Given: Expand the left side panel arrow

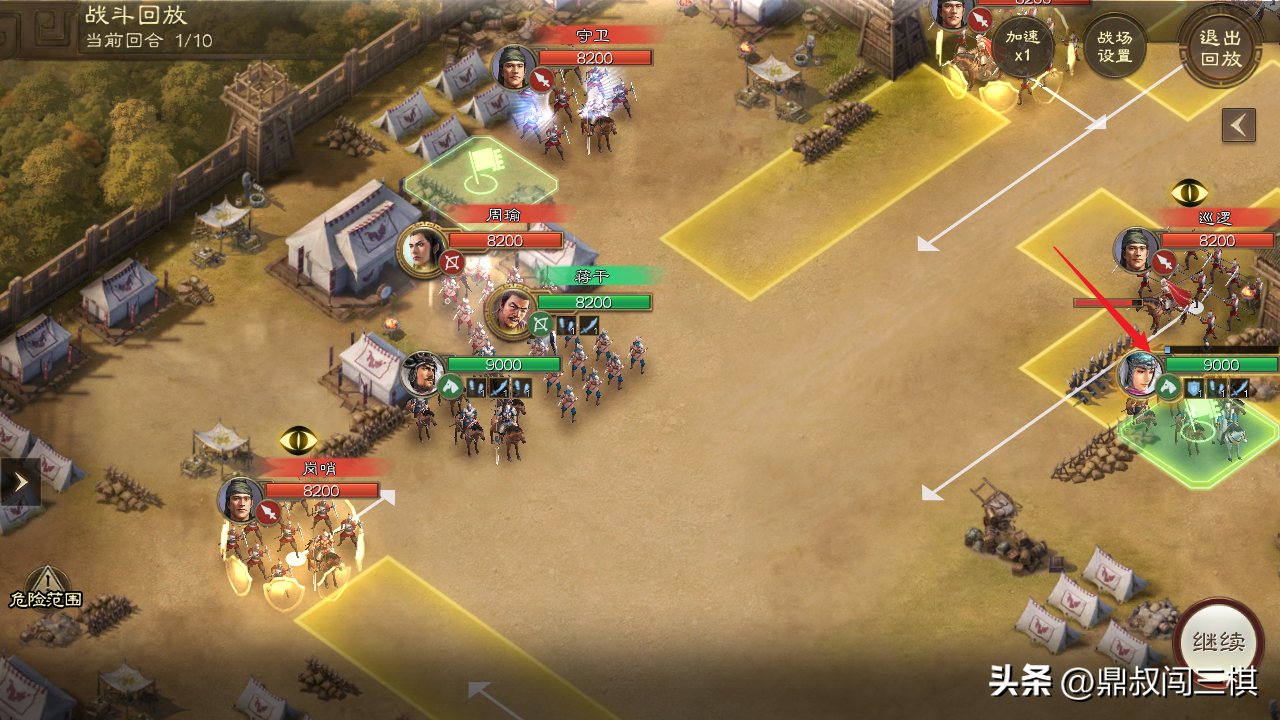Looking at the screenshot, I should point(20,482).
